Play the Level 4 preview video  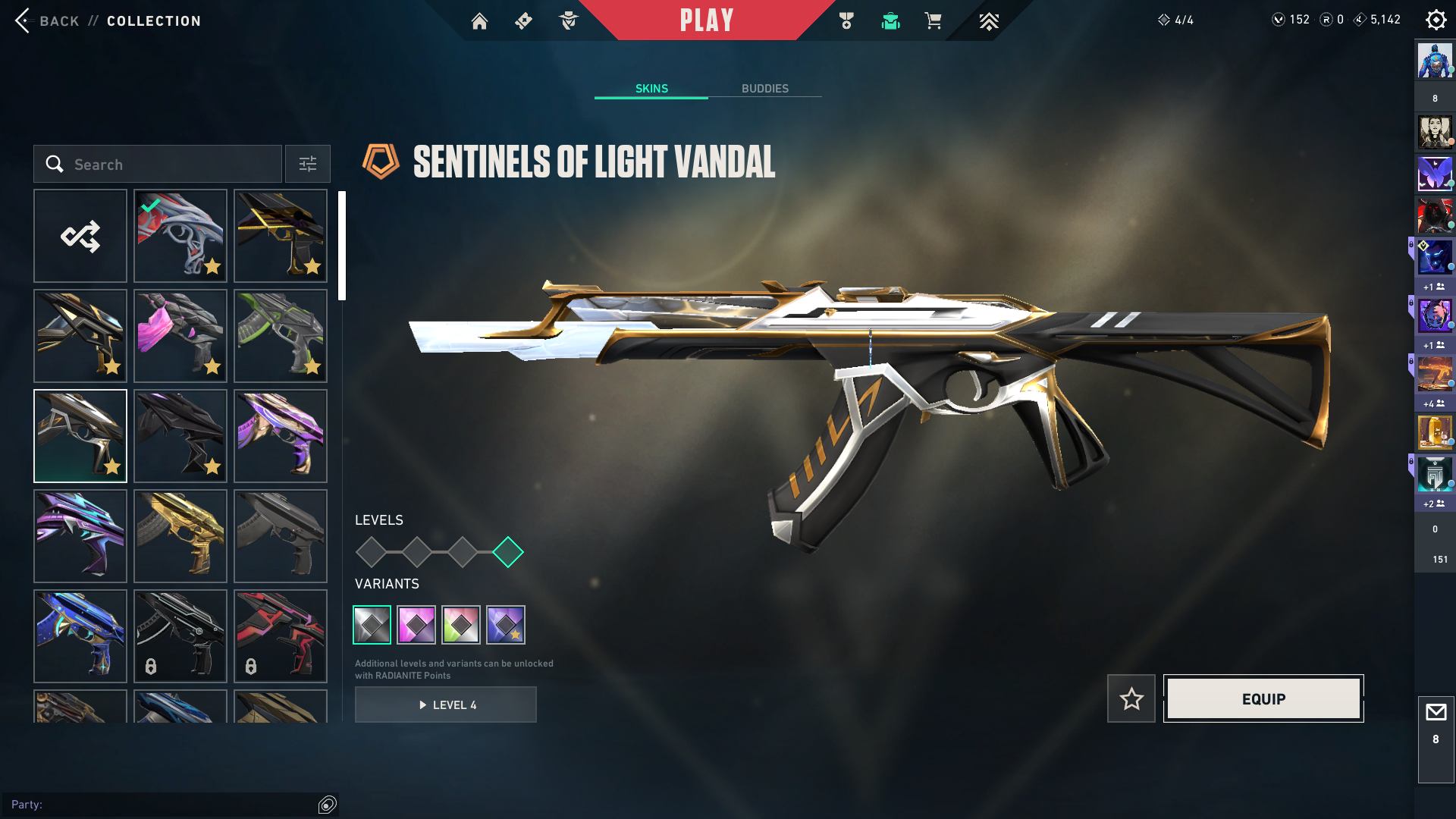pyautogui.click(x=446, y=704)
